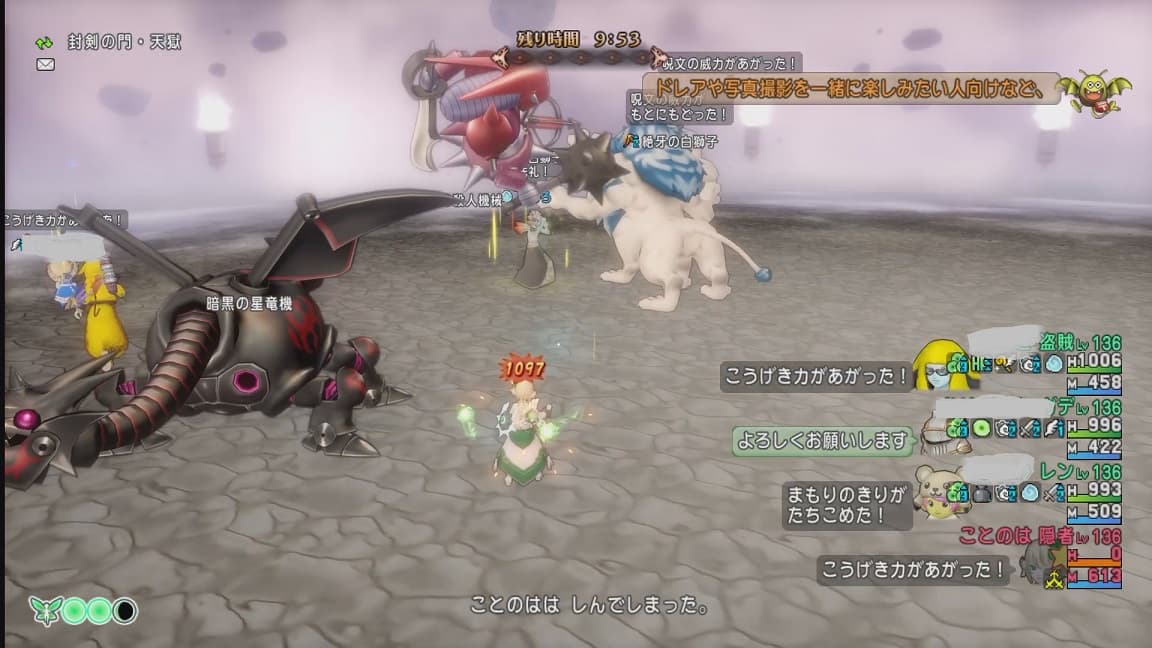Click the orange scrolling news ticker banner
Screen dimensions: 1152x648
850,88
